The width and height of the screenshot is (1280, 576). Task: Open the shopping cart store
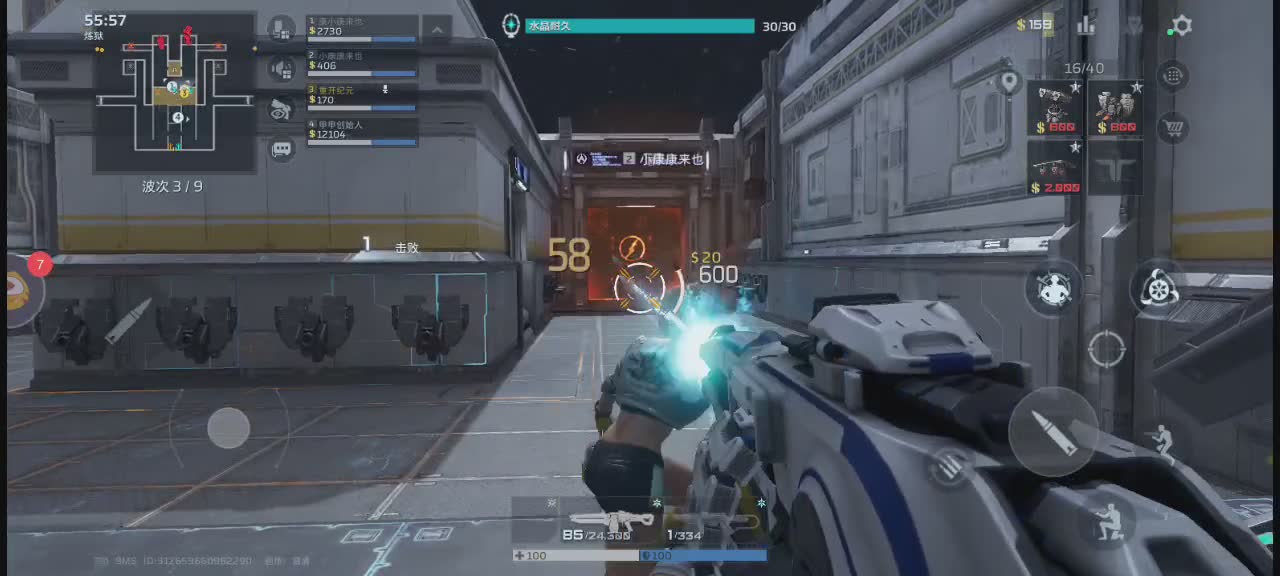tap(1172, 127)
